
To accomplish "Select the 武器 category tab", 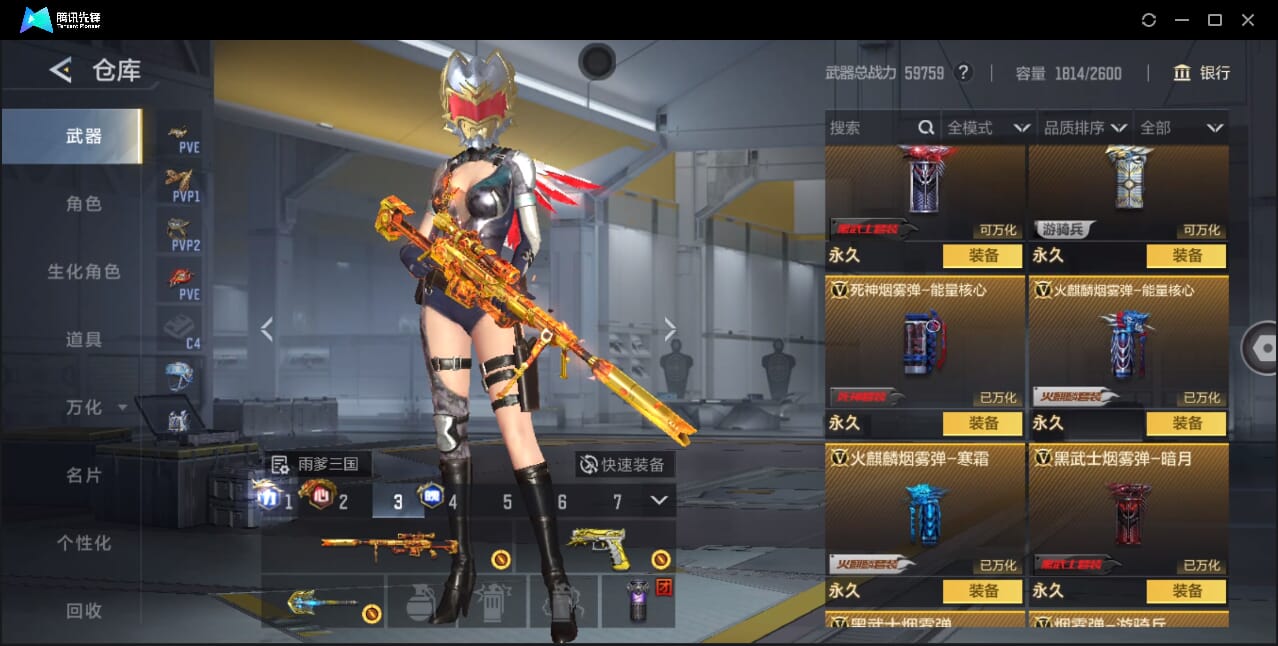I will (84, 136).
